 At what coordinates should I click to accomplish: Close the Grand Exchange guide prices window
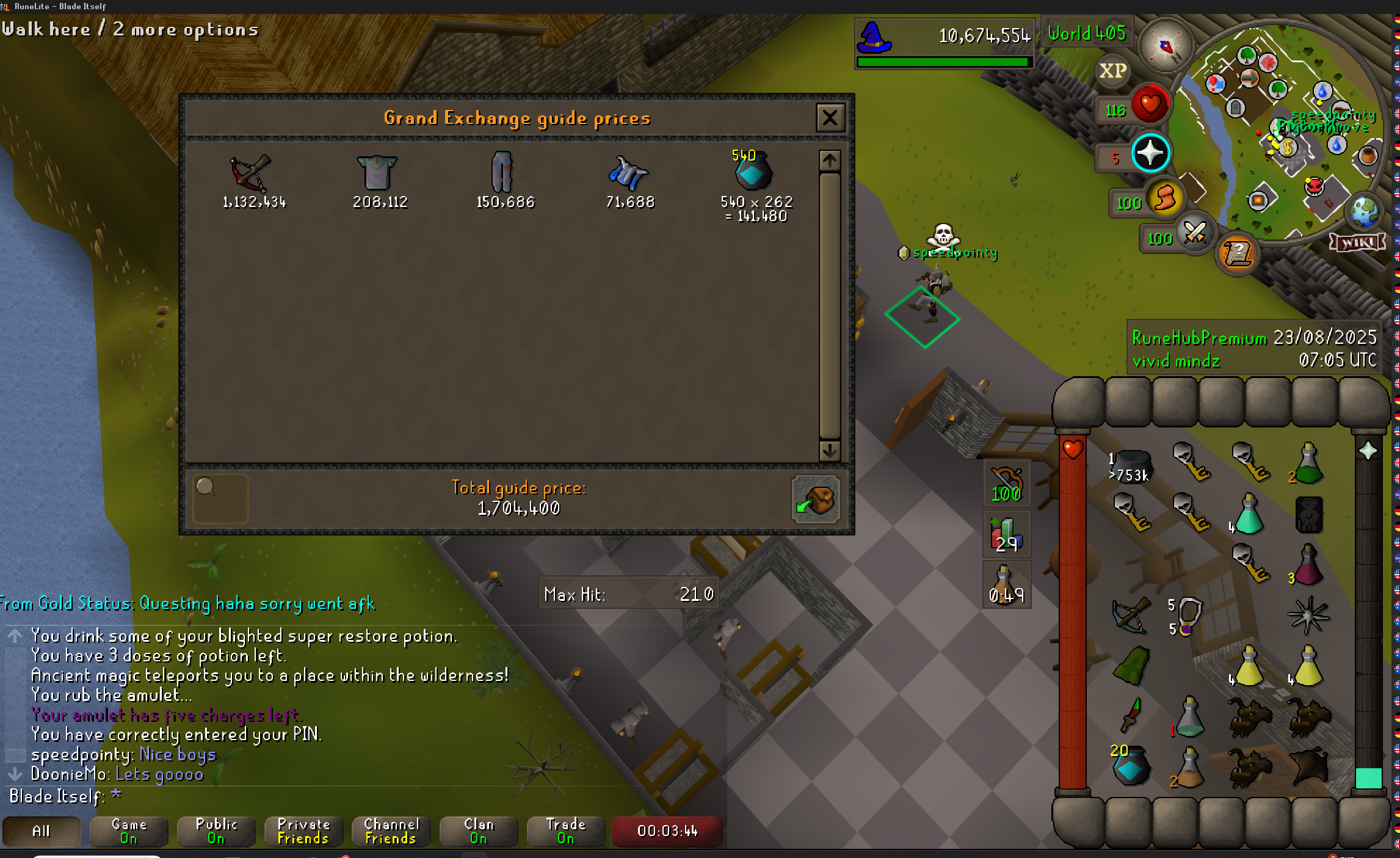coord(830,117)
